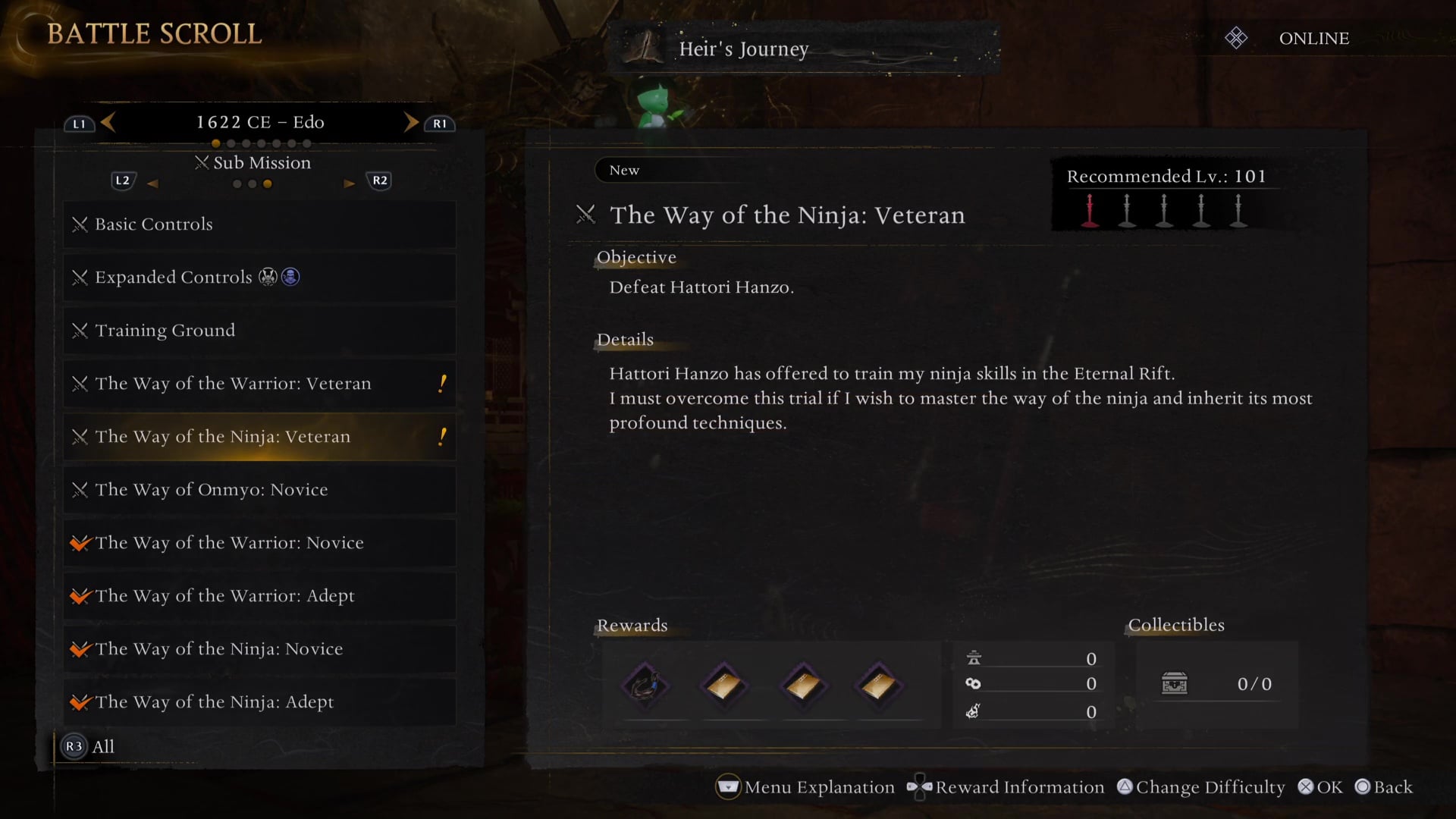Switch mission type with the small left arrow
The height and width of the screenshot is (819, 1456).
tap(152, 184)
